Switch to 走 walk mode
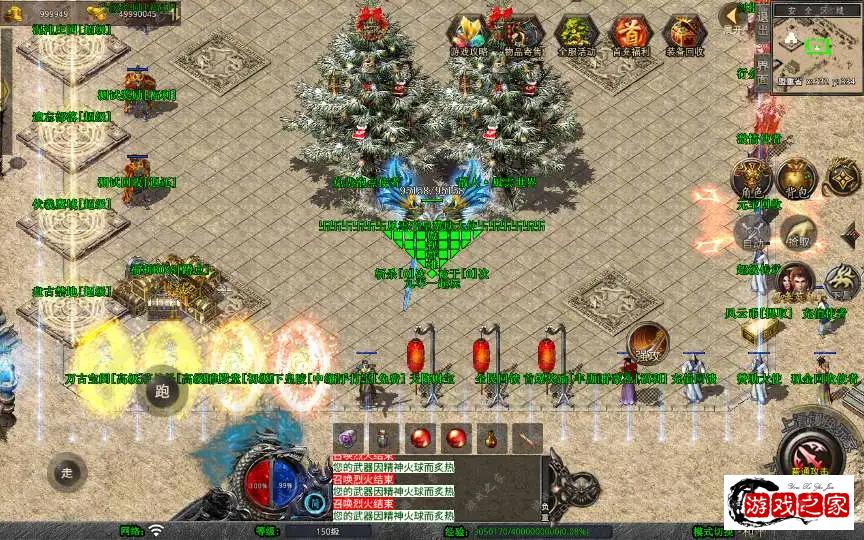This screenshot has height=540, width=864. point(67,472)
